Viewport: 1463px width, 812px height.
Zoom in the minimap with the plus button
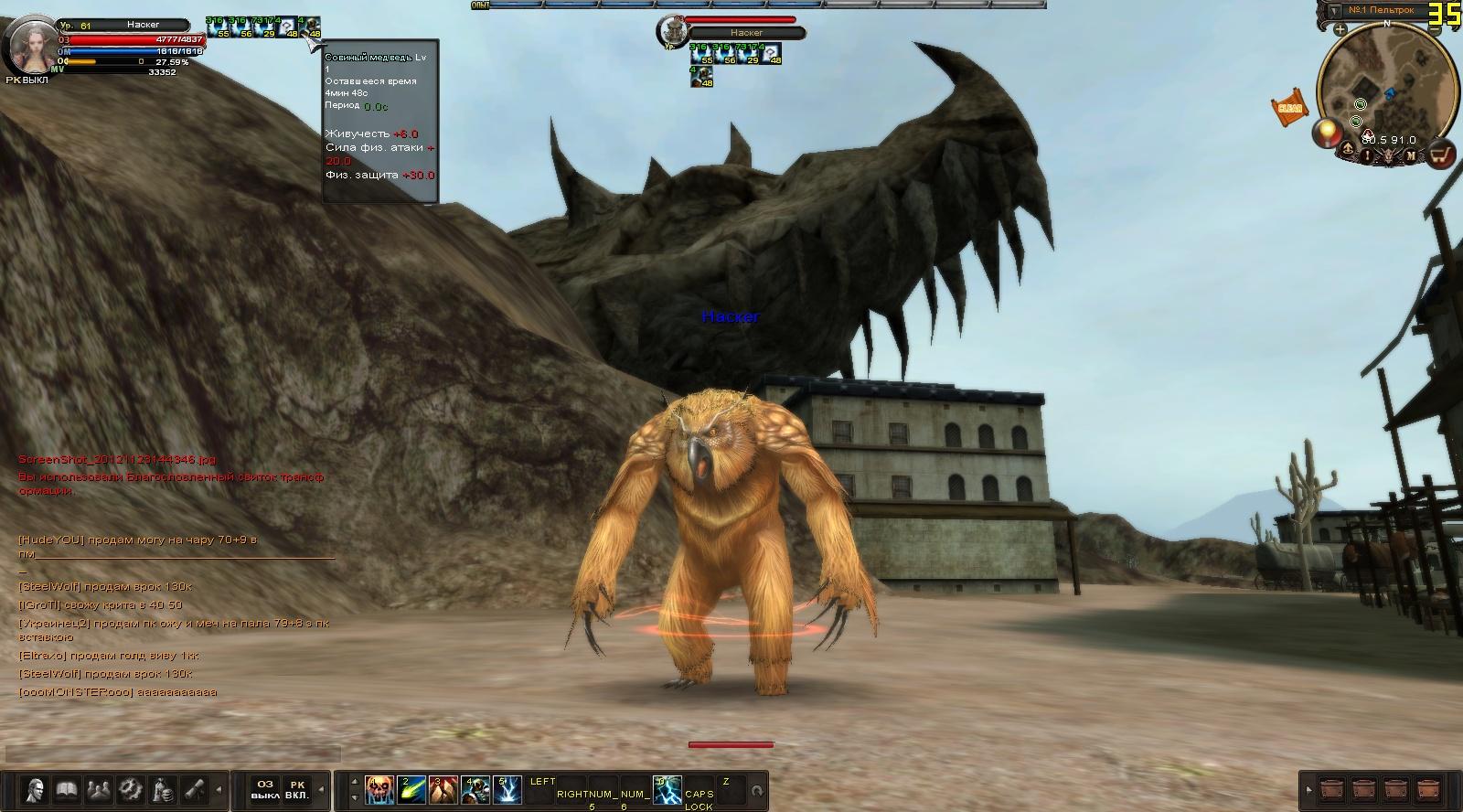coord(1340,29)
